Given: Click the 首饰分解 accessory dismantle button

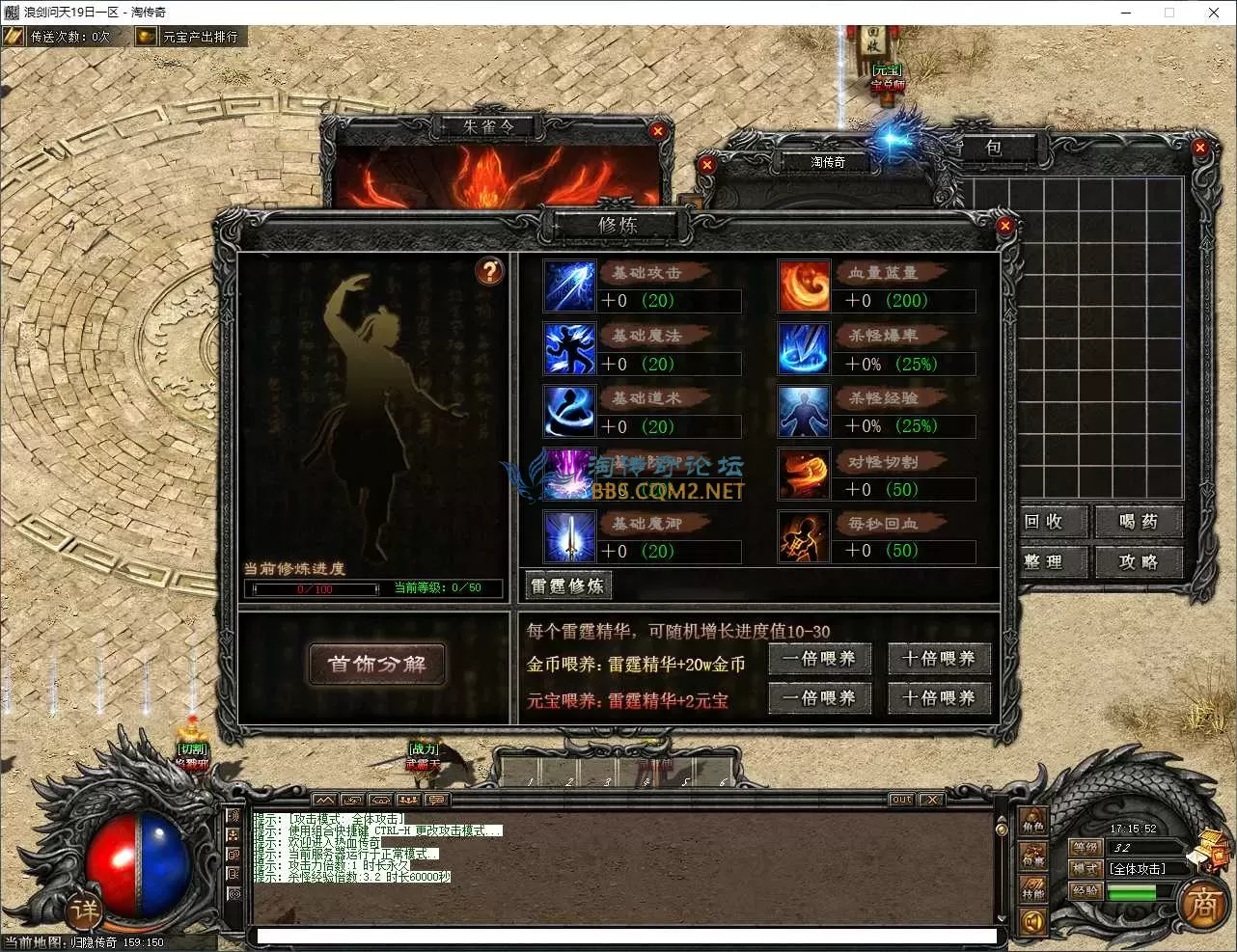Looking at the screenshot, I should 377,665.
